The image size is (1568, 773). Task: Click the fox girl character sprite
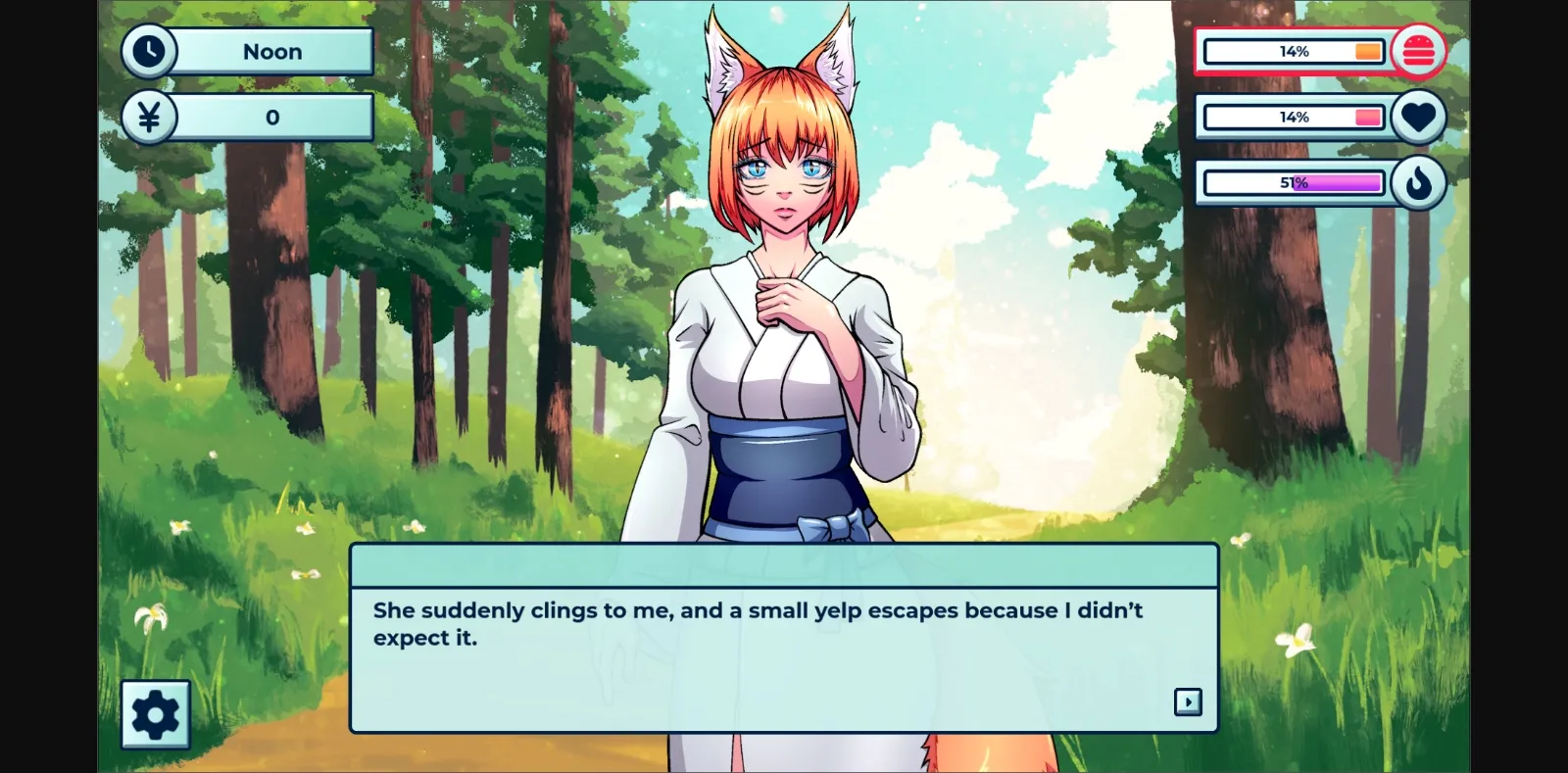coord(784,294)
